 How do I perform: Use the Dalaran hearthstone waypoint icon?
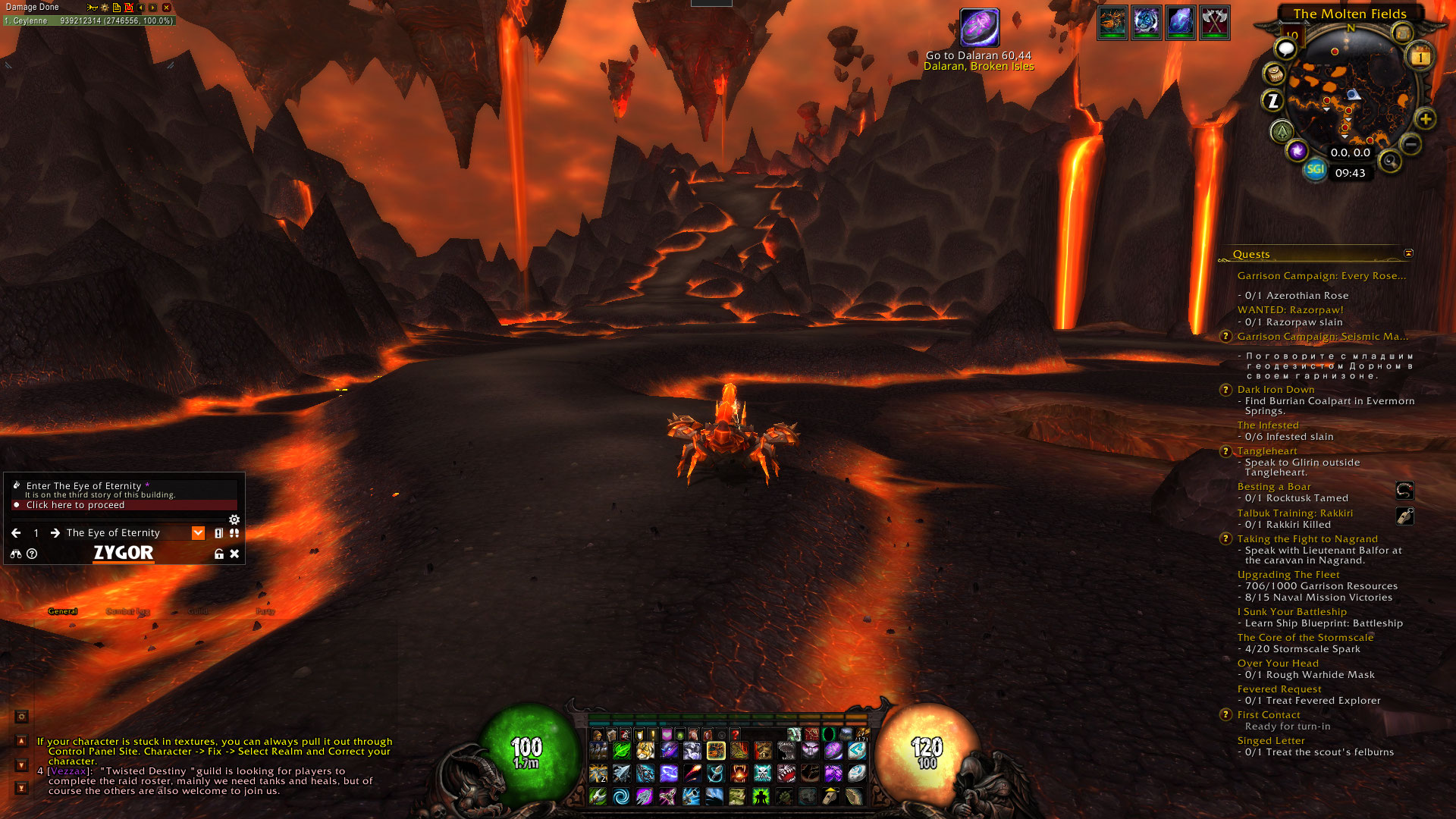click(979, 28)
